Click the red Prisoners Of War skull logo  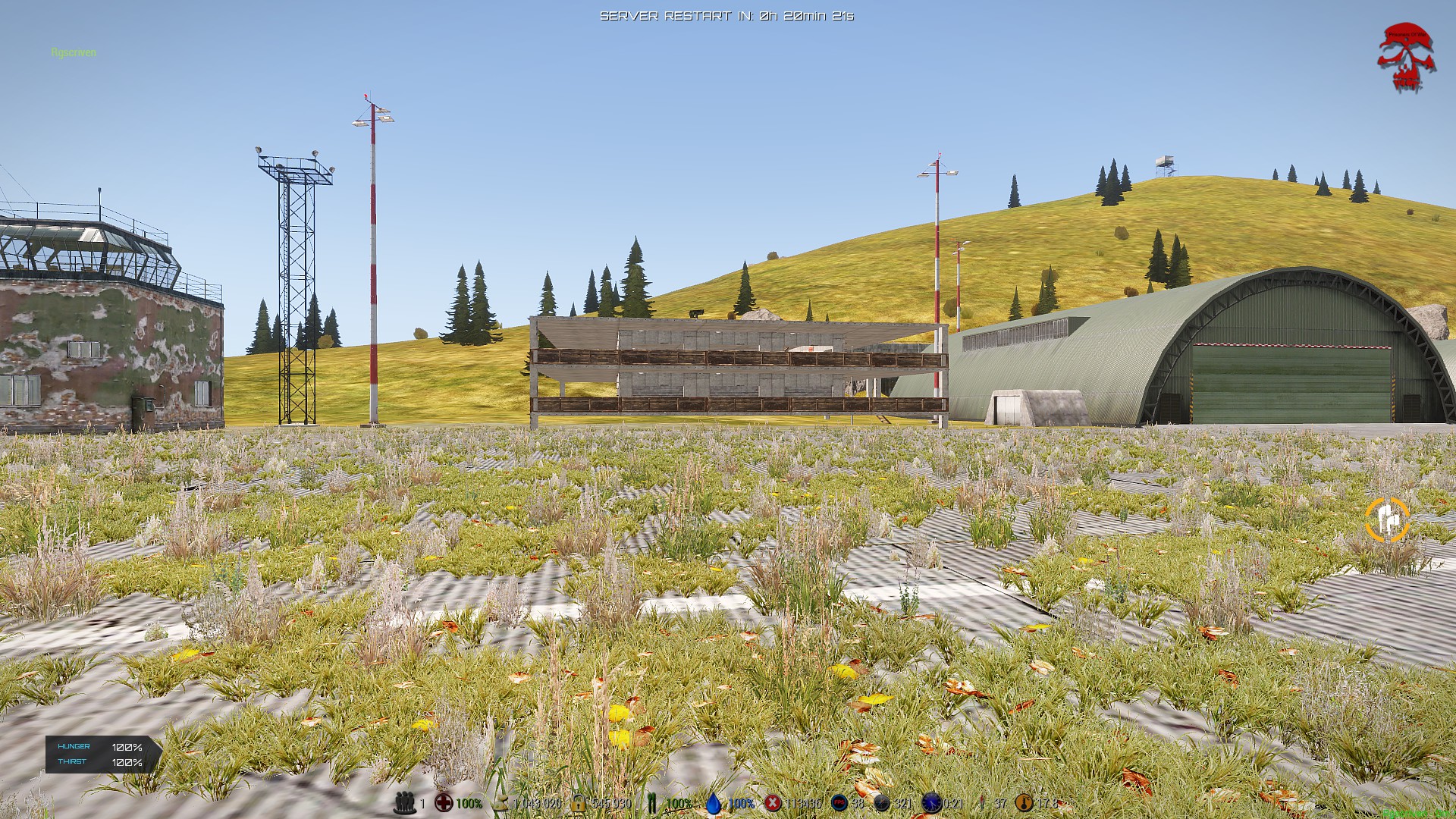click(1406, 58)
